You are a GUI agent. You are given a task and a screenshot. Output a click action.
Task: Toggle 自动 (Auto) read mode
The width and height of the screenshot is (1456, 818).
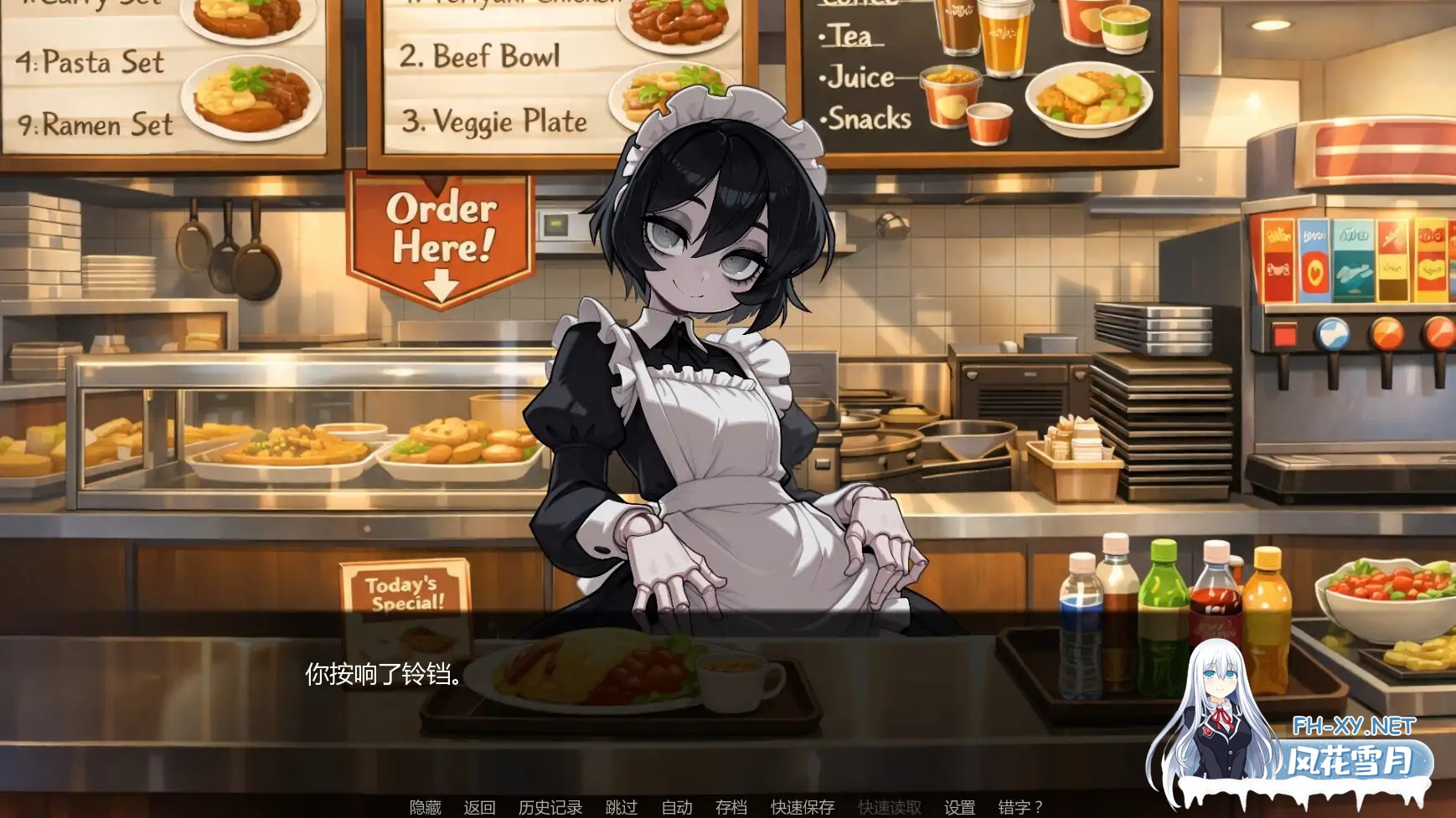678,805
